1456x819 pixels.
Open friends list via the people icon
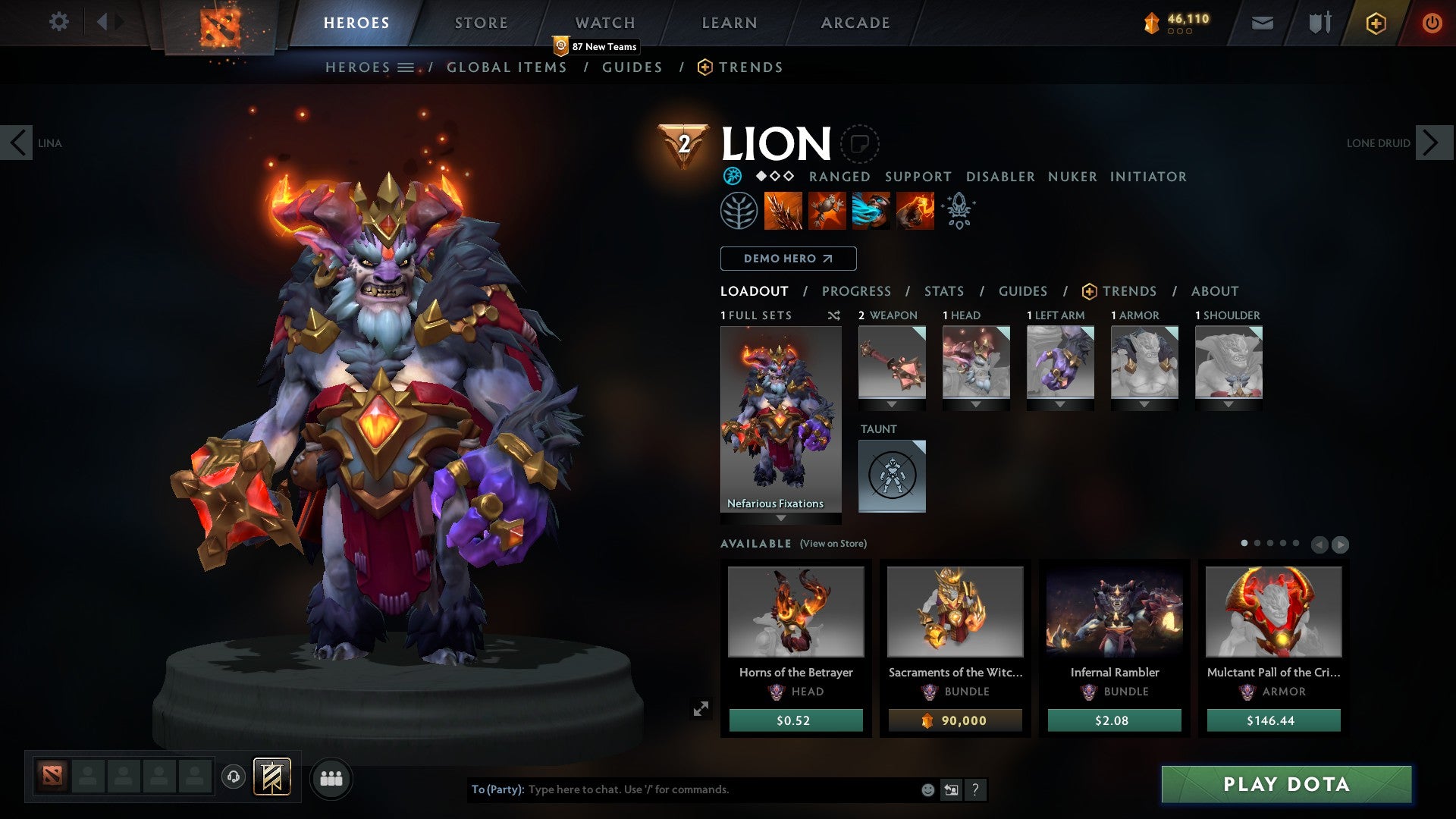click(x=330, y=777)
